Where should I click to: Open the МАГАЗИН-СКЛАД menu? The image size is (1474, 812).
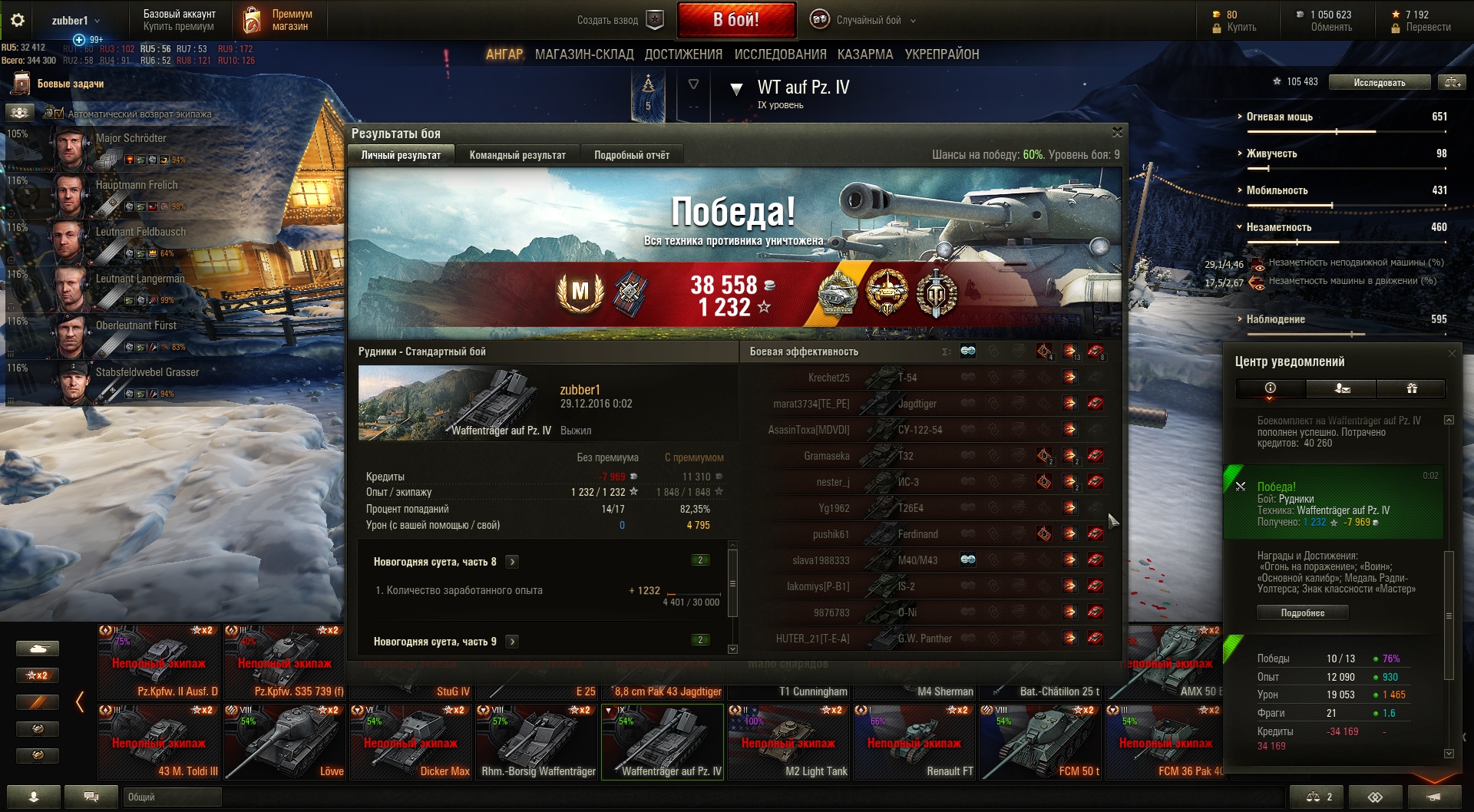tap(583, 54)
